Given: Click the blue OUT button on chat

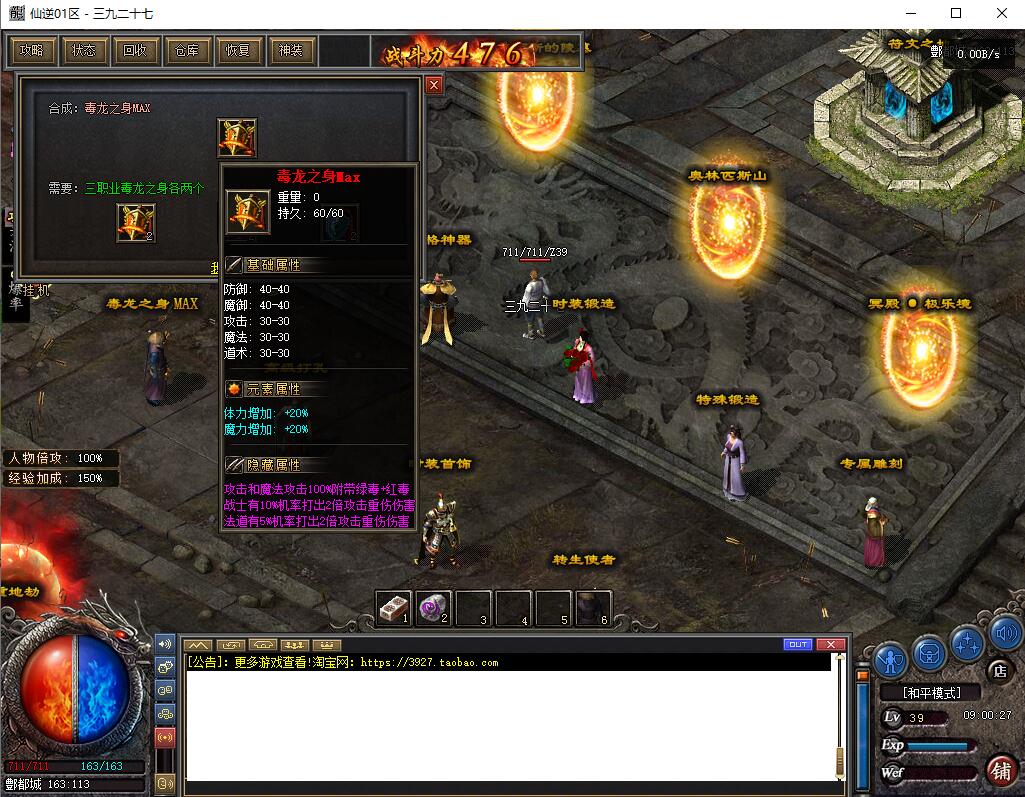Looking at the screenshot, I should pyautogui.click(x=798, y=644).
